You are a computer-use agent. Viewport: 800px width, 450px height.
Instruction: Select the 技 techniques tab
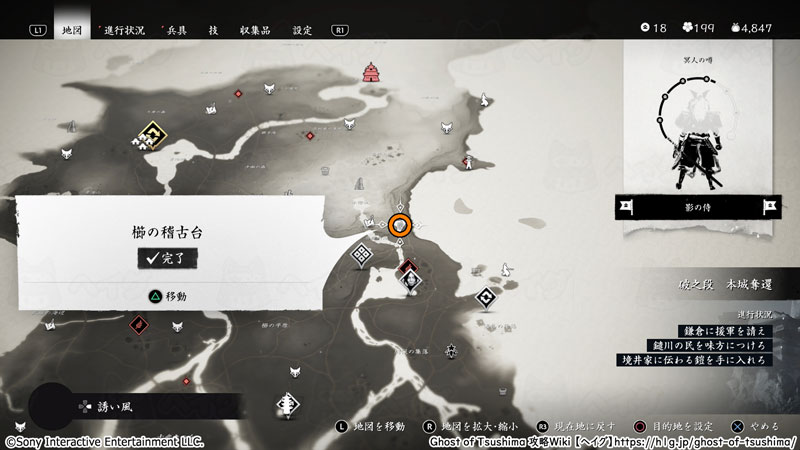coord(214,30)
